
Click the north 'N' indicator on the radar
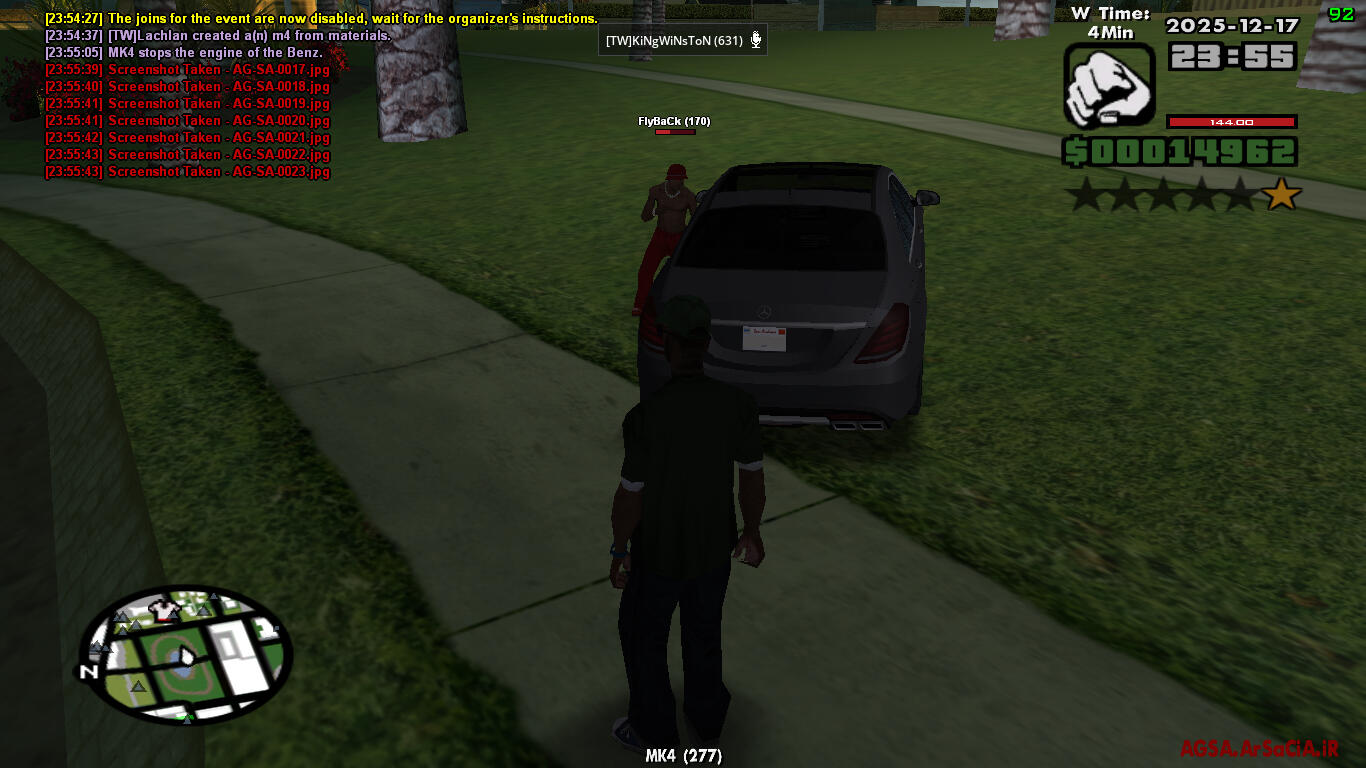[90, 672]
